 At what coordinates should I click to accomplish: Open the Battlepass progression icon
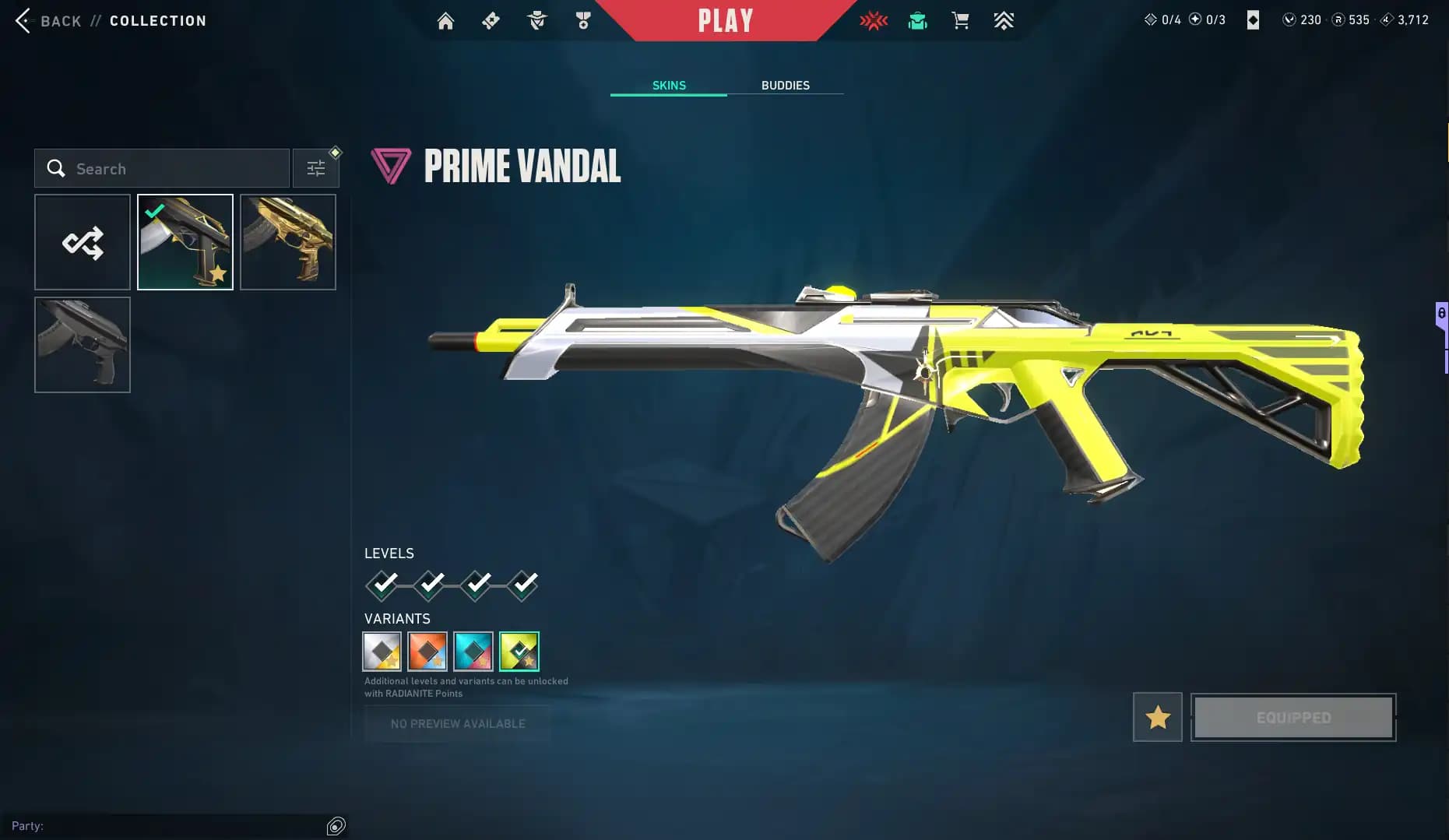[1004, 21]
